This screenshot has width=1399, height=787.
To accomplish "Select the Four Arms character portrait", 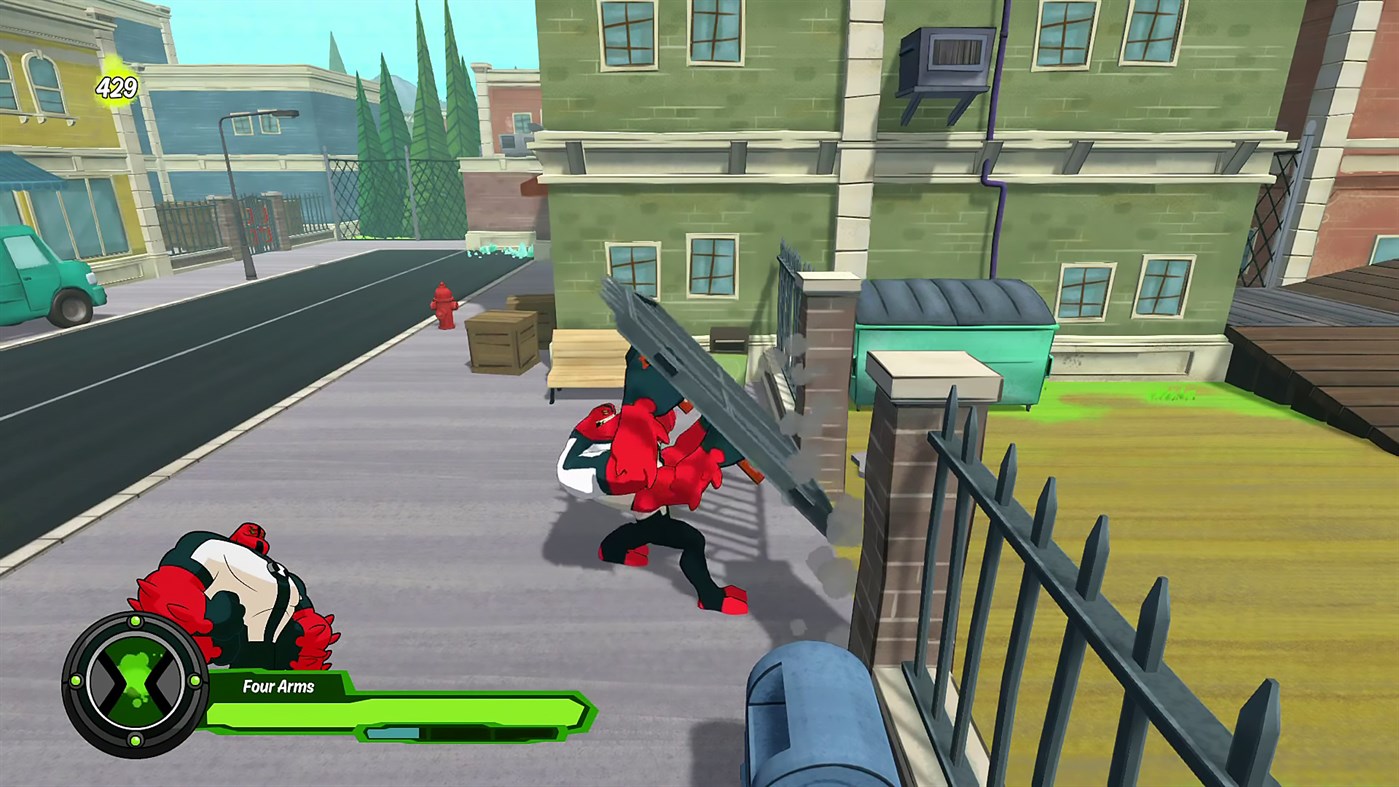I will point(235,590).
